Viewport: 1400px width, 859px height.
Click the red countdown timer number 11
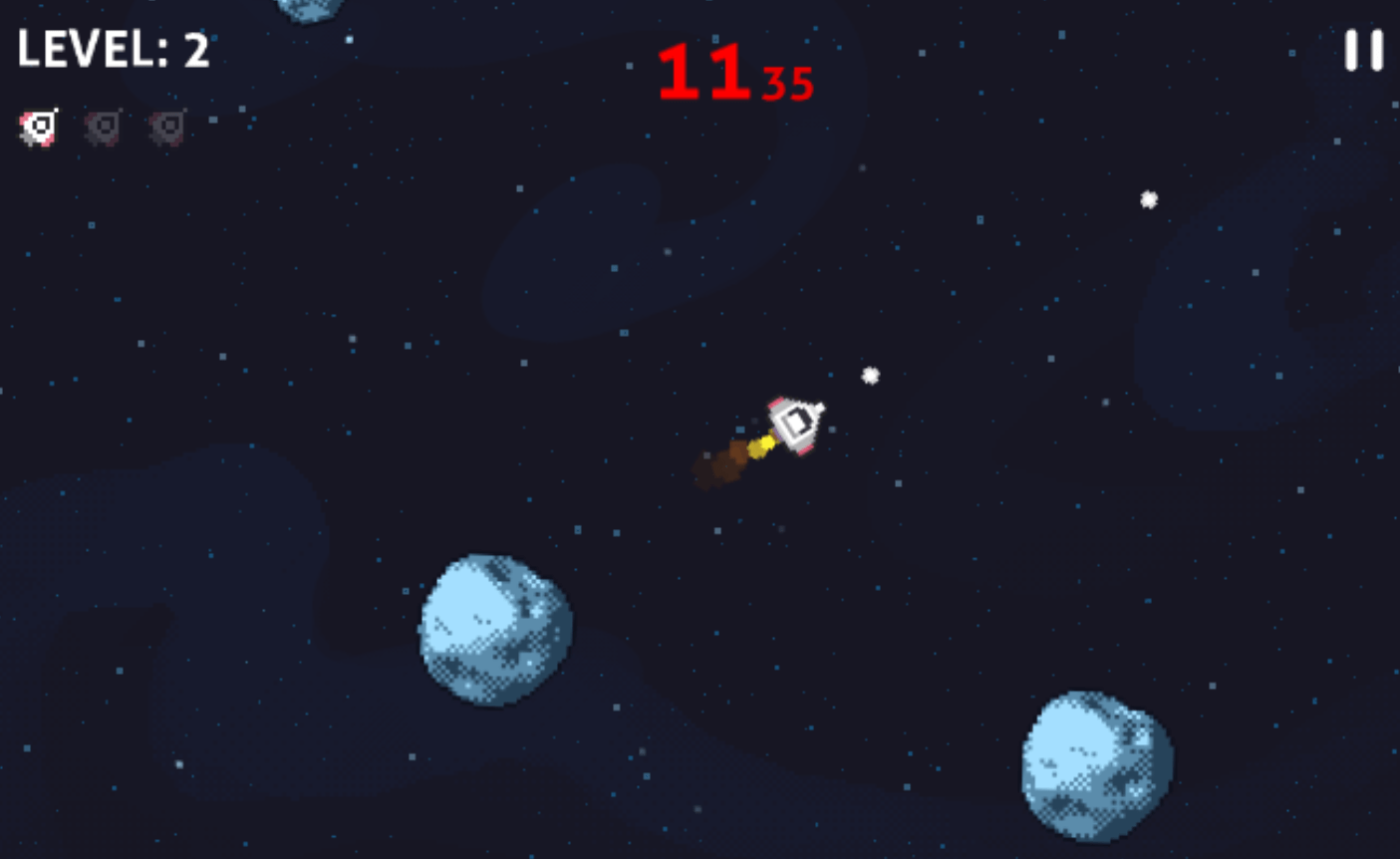pyautogui.click(x=703, y=68)
